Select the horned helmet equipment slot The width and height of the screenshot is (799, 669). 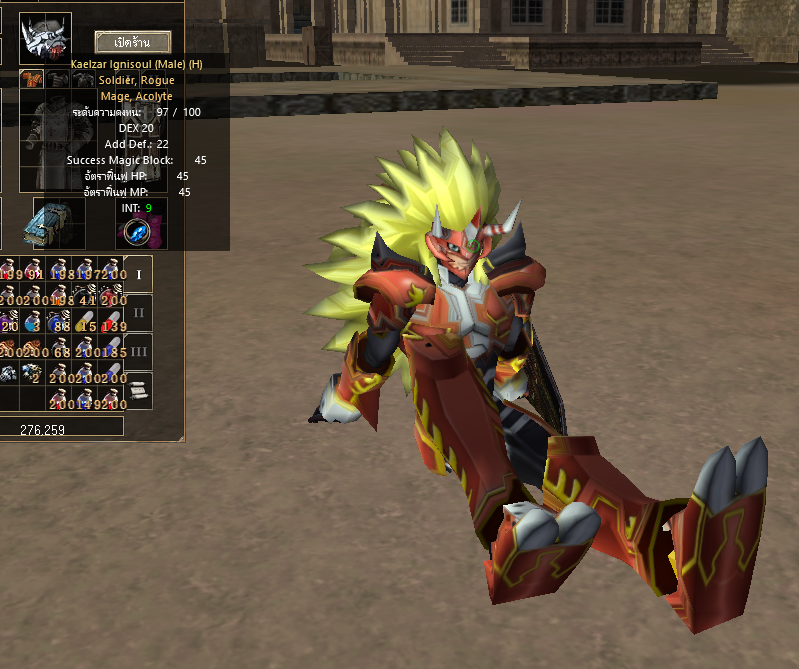coord(45,38)
